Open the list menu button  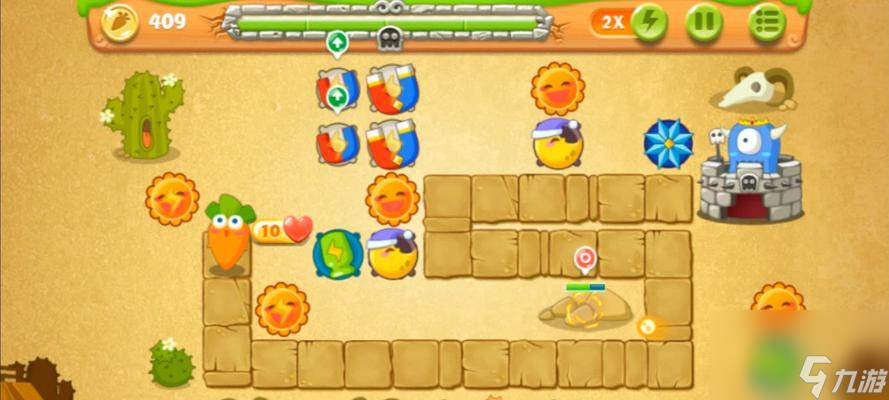click(x=766, y=22)
